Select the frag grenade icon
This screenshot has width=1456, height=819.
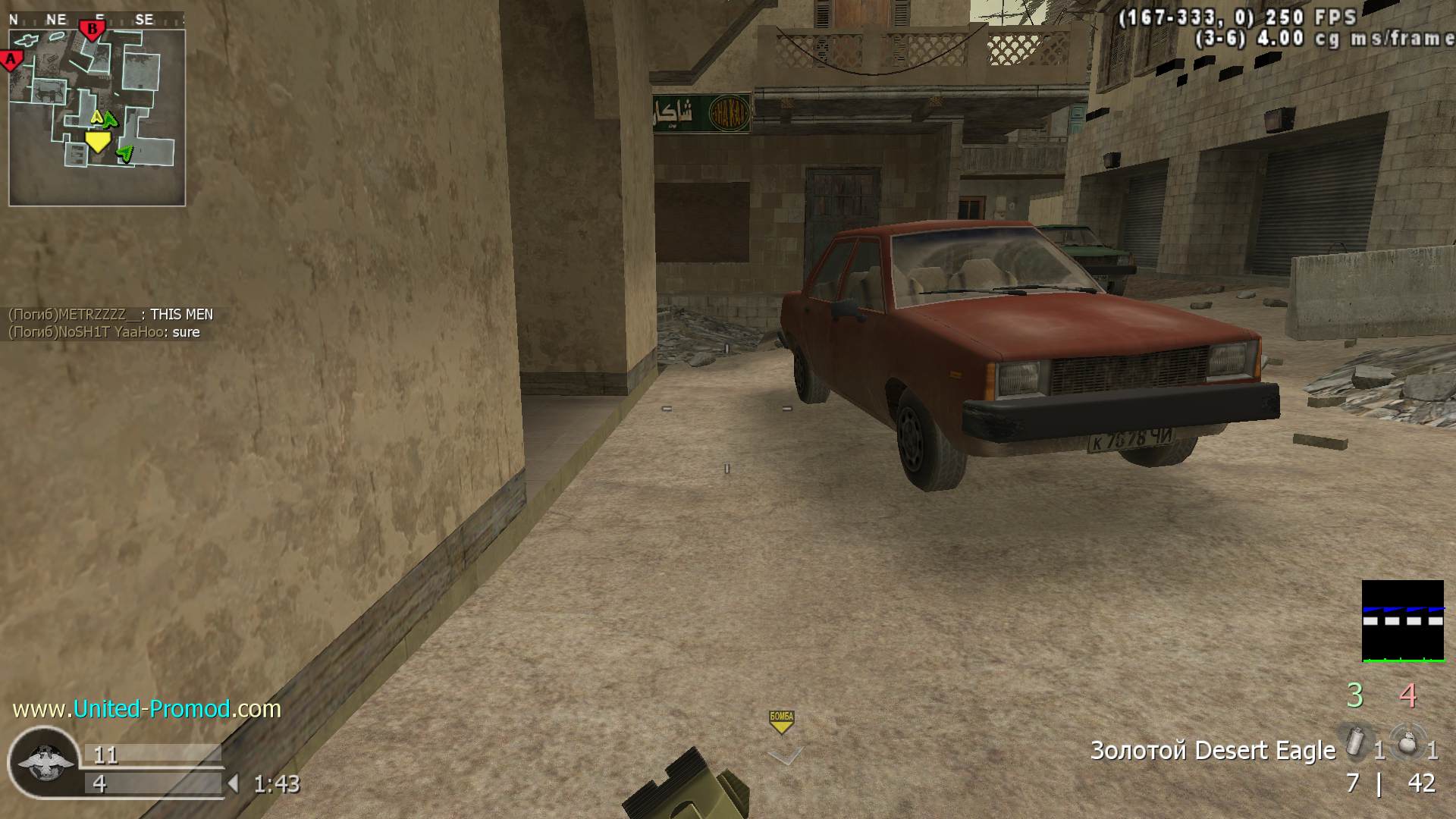pos(1407,742)
